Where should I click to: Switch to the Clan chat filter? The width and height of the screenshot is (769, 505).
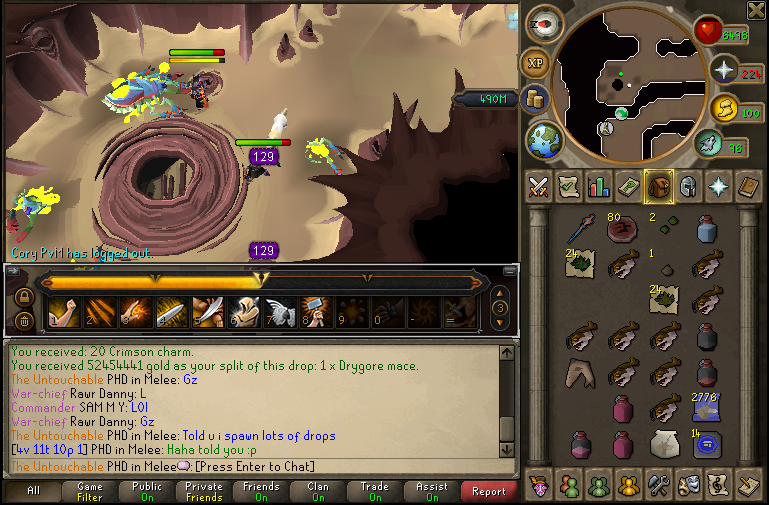318,491
